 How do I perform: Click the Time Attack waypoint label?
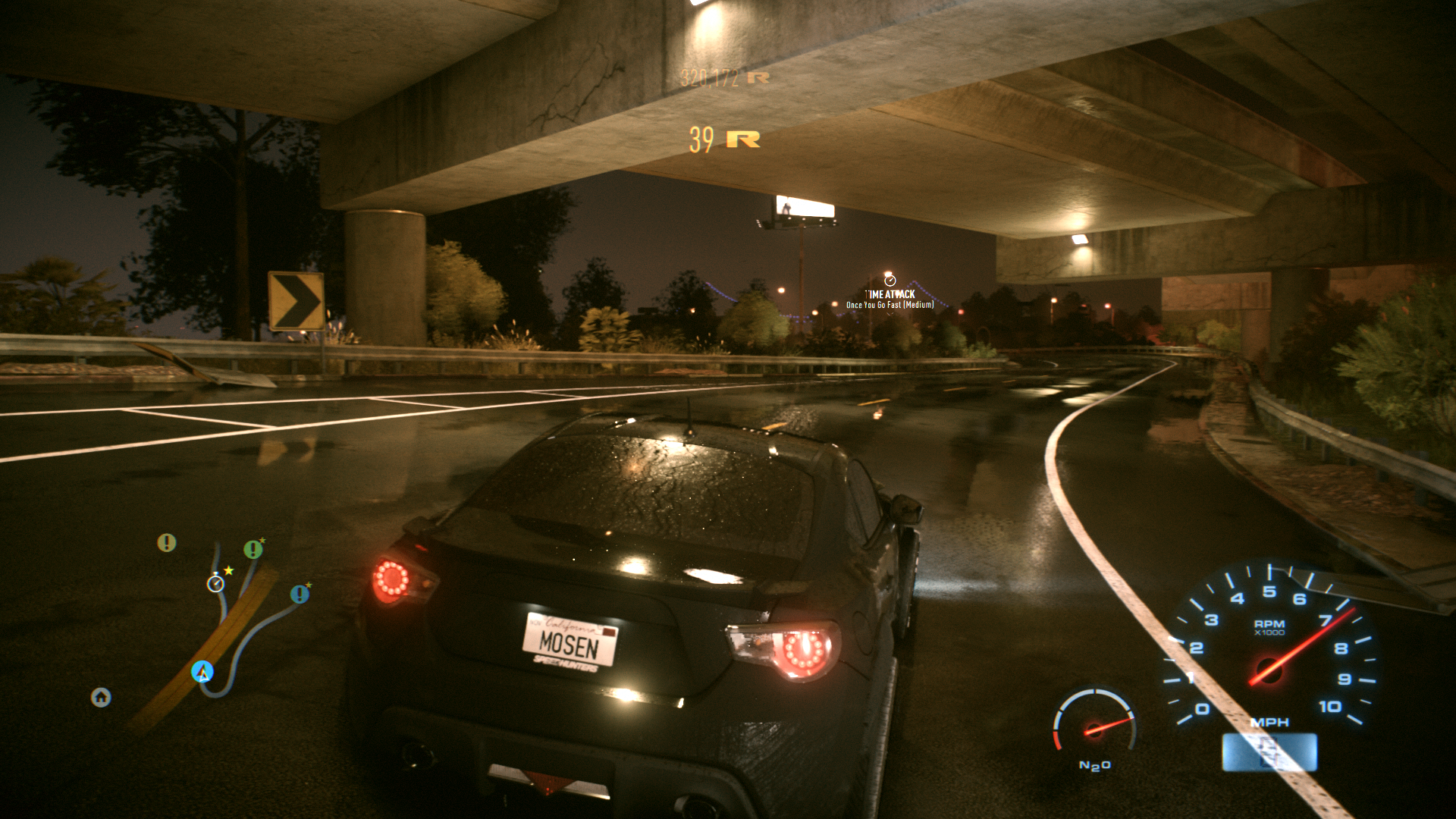click(x=890, y=294)
